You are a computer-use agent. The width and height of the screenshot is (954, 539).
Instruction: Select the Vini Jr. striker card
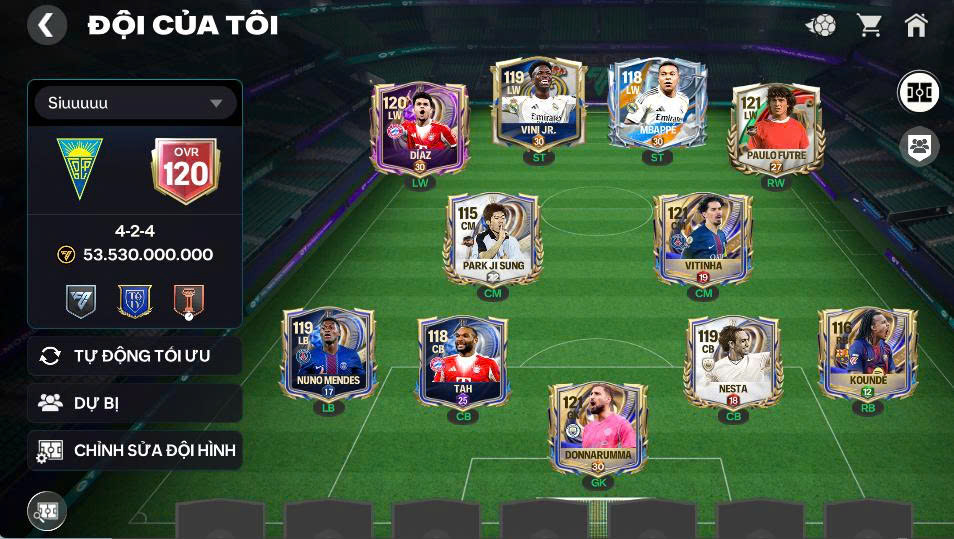tap(538, 105)
